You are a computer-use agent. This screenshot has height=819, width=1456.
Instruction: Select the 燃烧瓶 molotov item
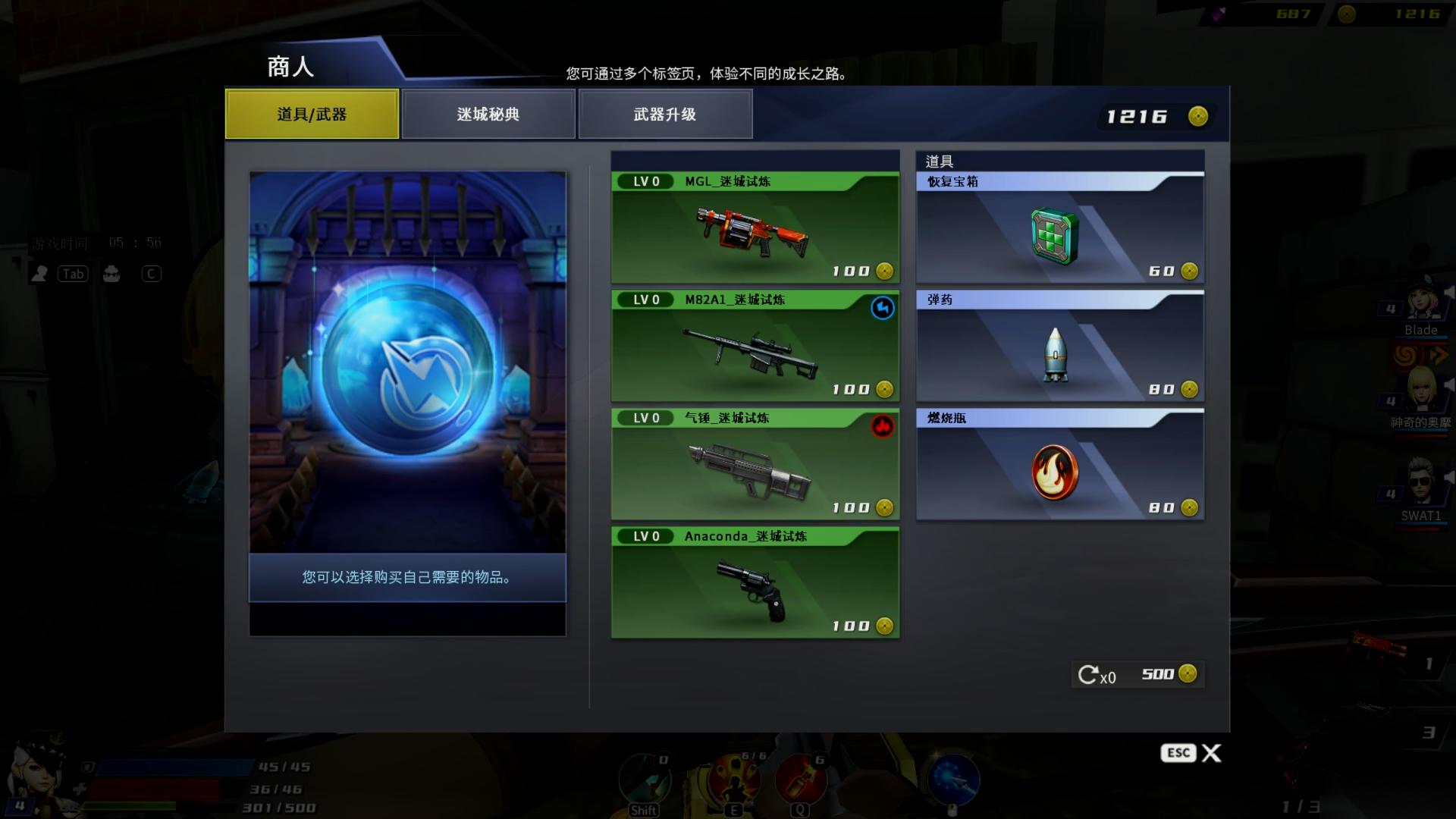(x=1059, y=465)
